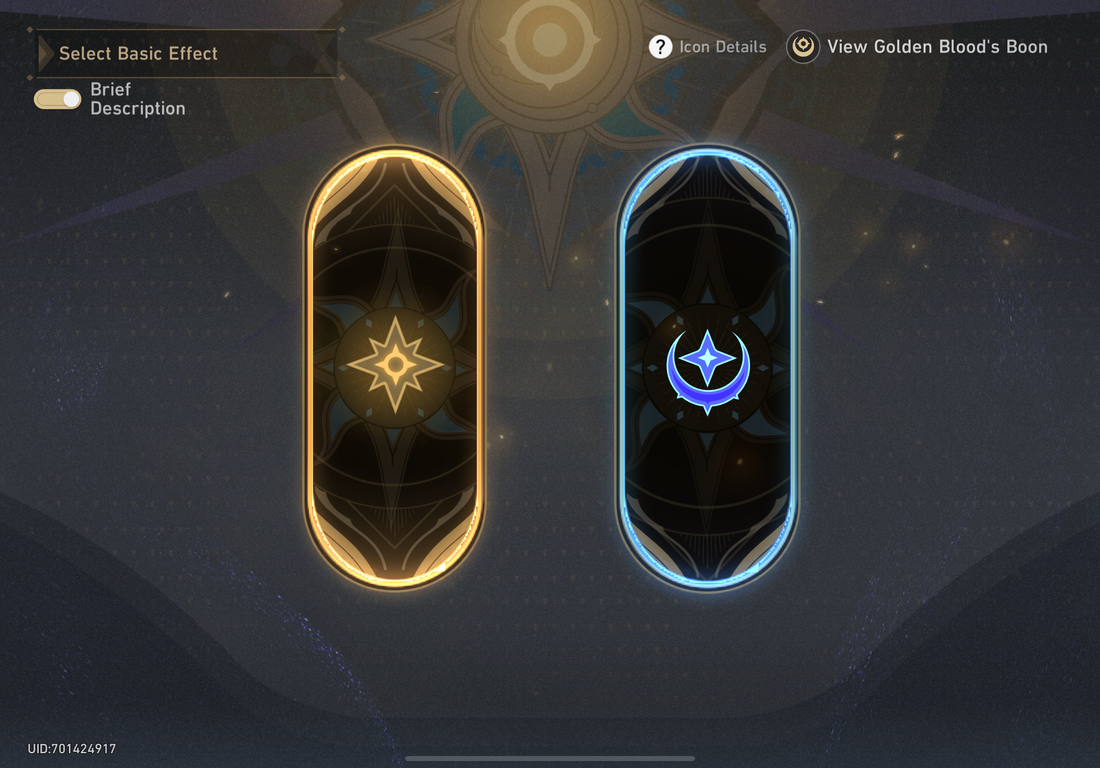View Golden Blood's Boon
Screen dimensions: 1100x768
point(917,47)
